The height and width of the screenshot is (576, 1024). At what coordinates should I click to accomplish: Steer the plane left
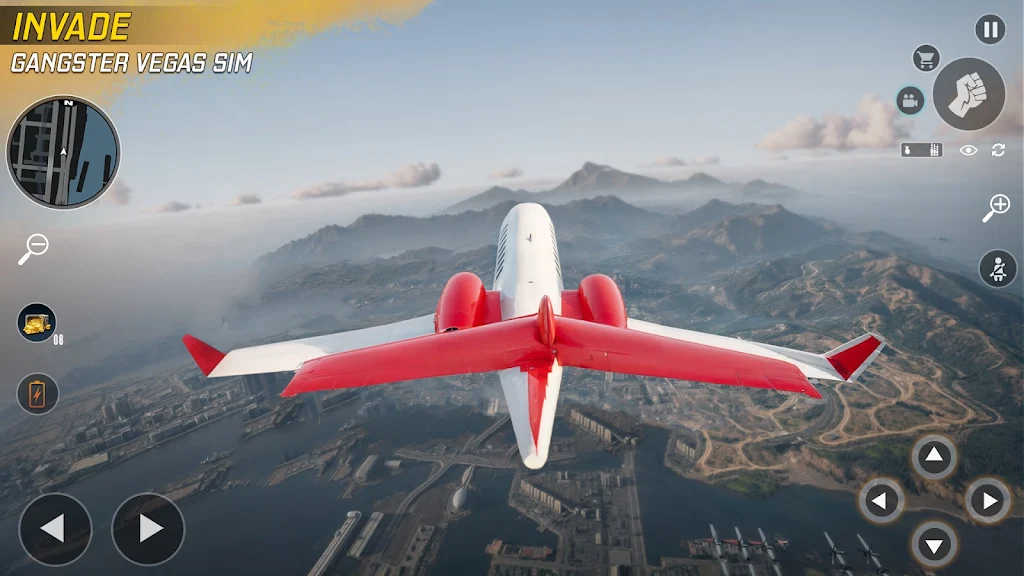click(x=55, y=529)
